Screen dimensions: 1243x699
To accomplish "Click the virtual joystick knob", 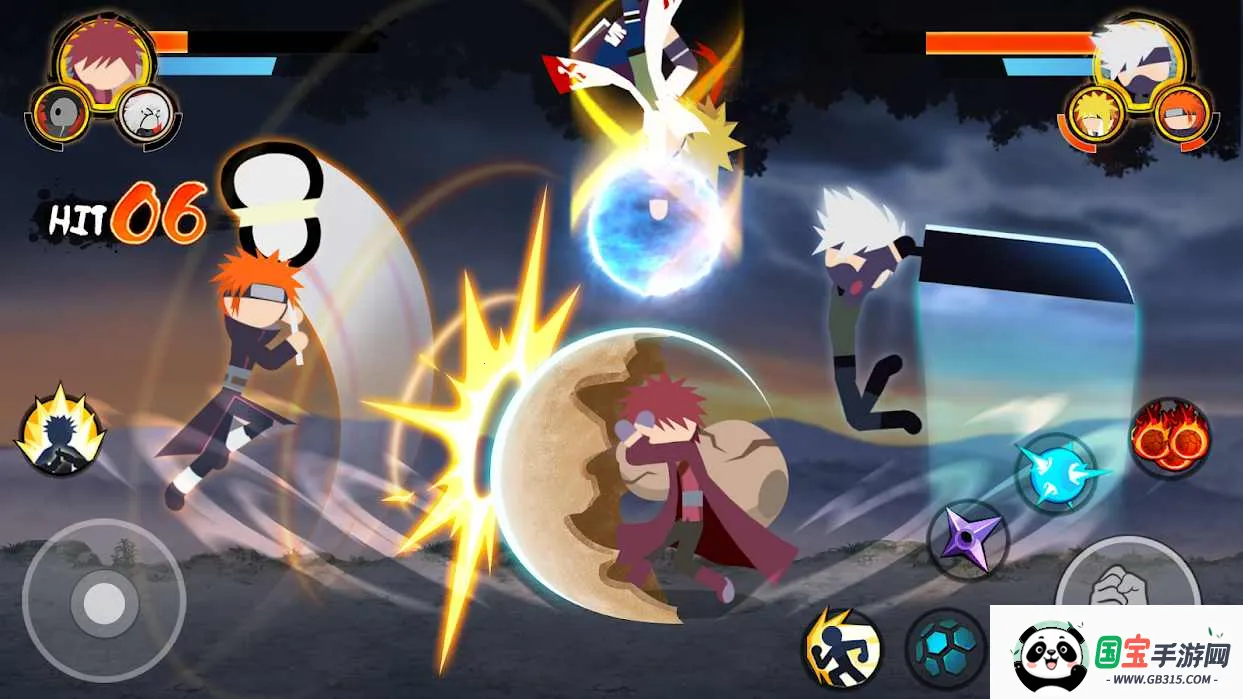I will tap(104, 603).
